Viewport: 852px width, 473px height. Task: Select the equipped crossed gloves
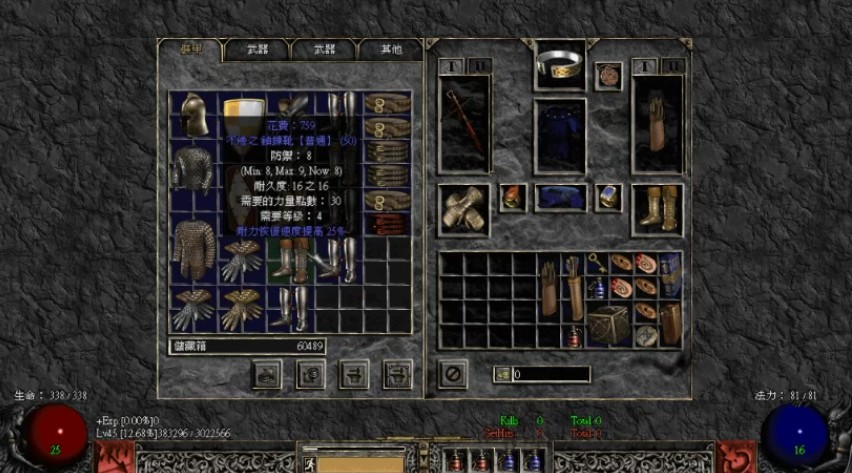(463, 208)
